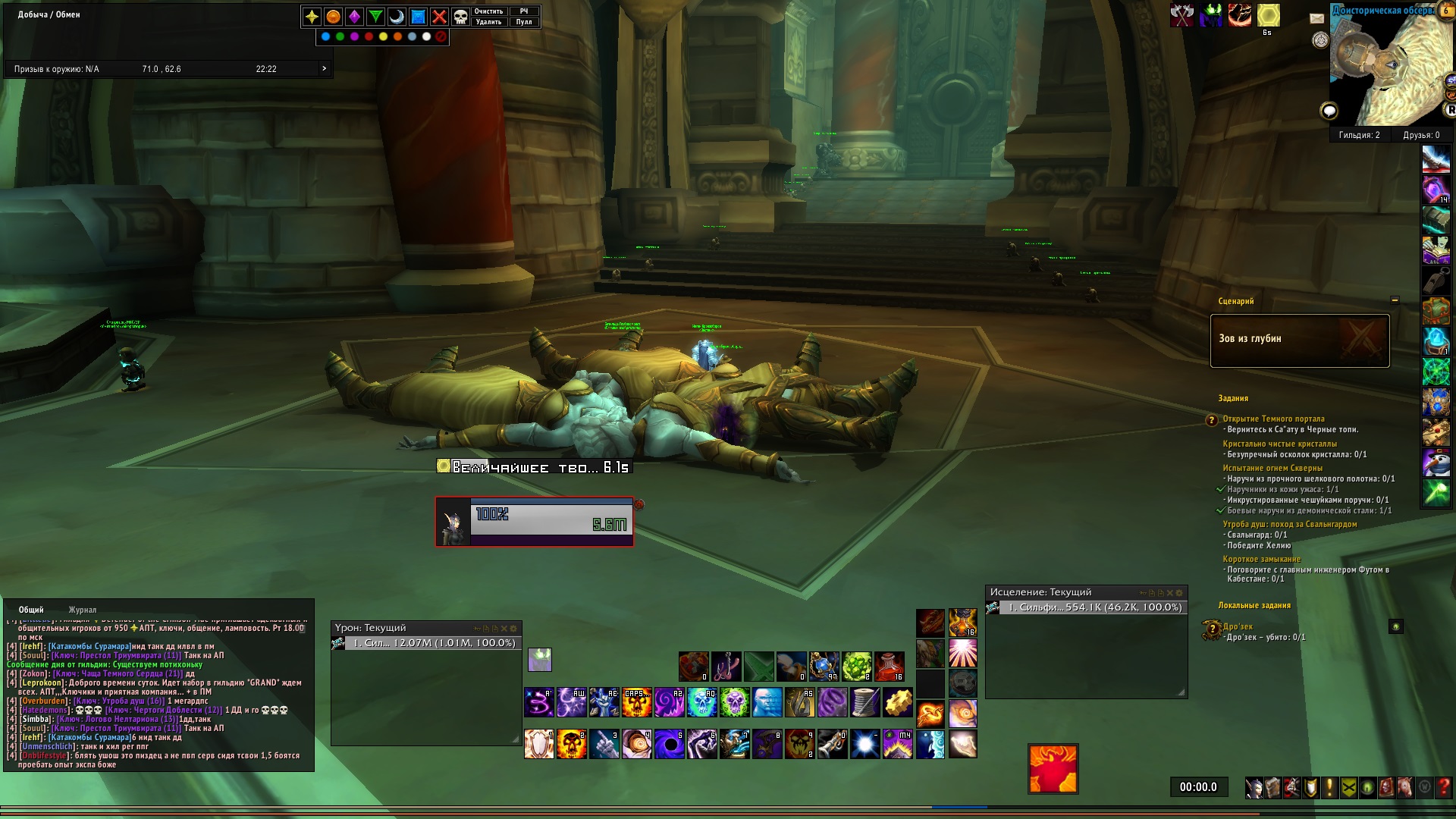Start a pull timer with Пулл
Screen dimensions: 1456x819
(524, 22)
